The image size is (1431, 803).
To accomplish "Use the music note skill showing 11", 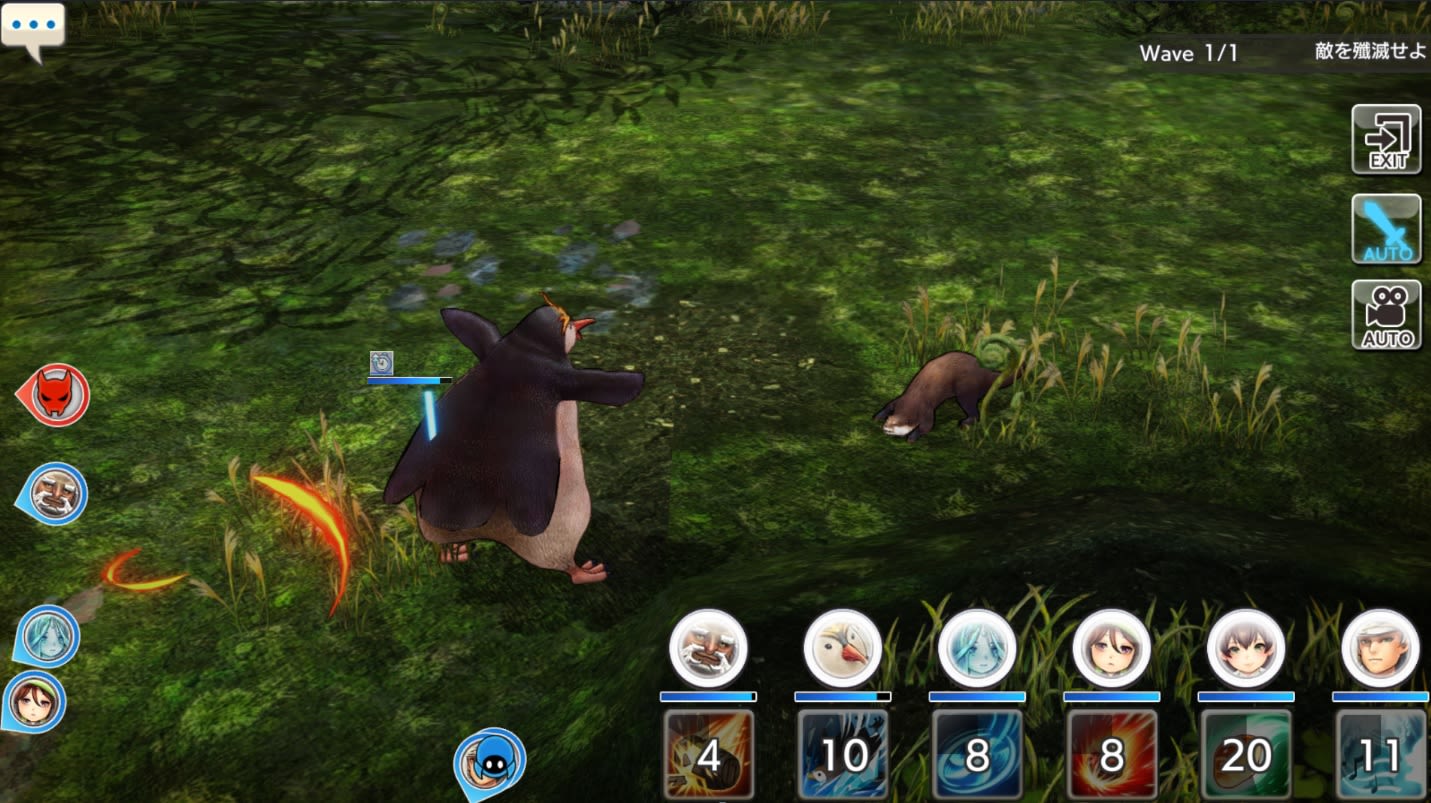I will click(x=1381, y=755).
